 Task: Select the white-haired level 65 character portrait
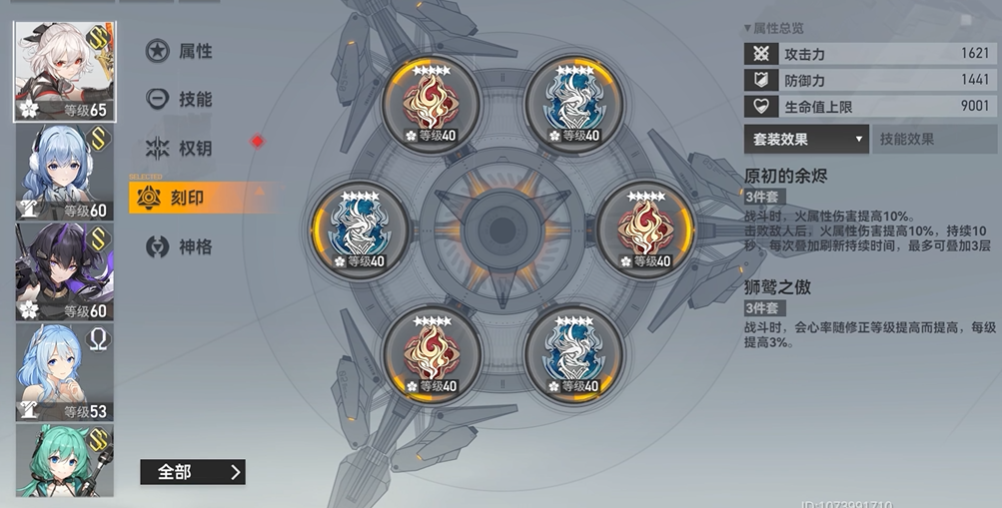tap(64, 72)
